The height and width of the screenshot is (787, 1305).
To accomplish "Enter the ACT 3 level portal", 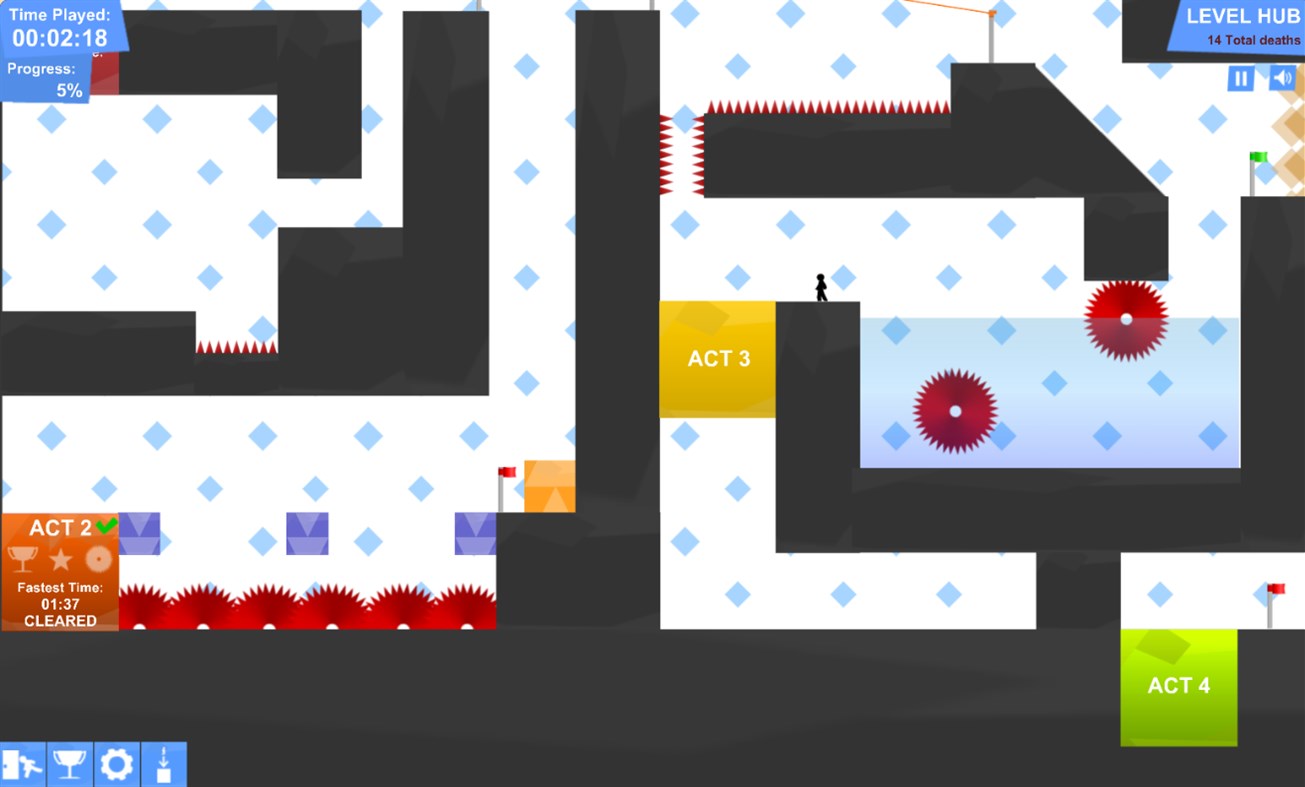I will pyautogui.click(x=718, y=358).
